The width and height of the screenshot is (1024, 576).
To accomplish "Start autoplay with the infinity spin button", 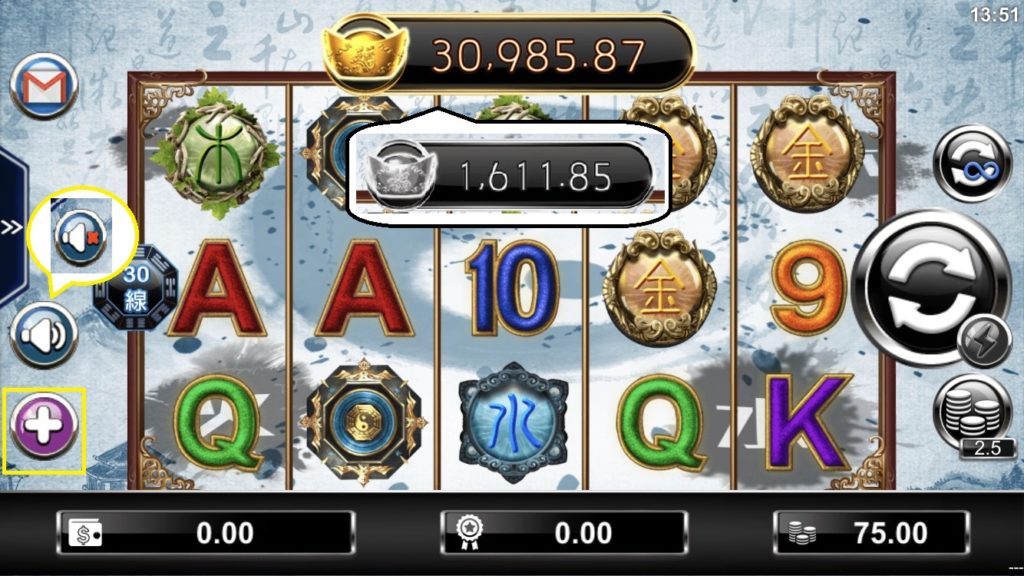I will (x=971, y=163).
